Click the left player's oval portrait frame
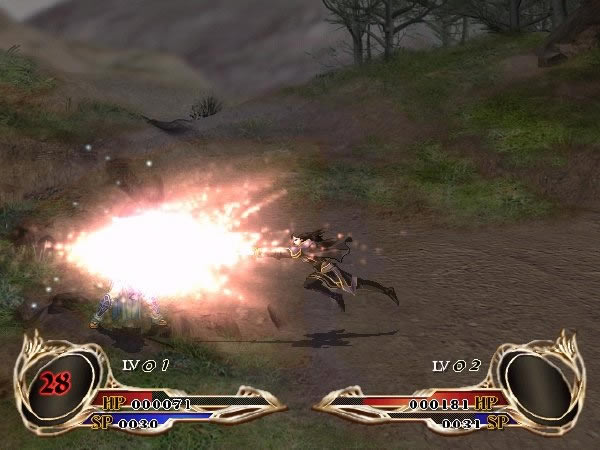Screen dimensions: 600x450 [59, 381]
